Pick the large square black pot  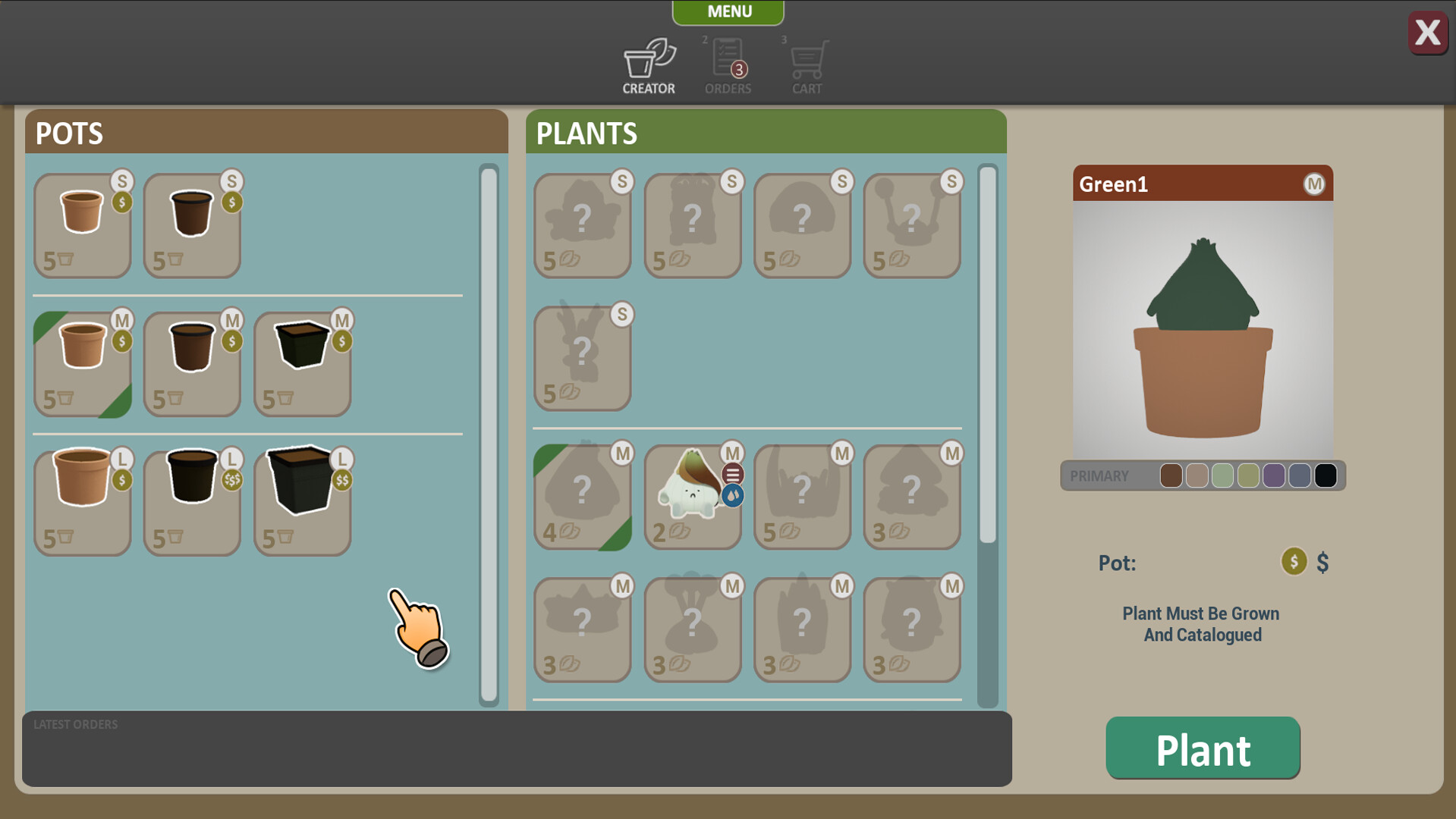point(302,500)
